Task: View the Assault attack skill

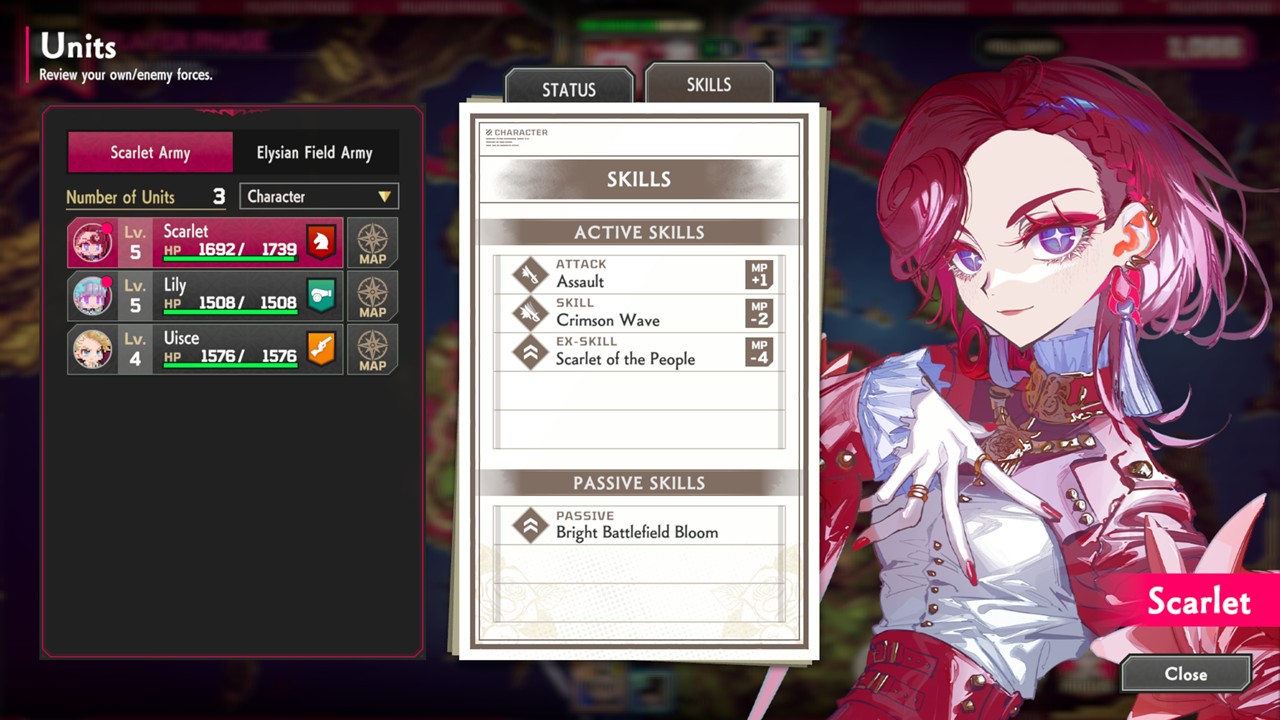Action: click(x=639, y=274)
